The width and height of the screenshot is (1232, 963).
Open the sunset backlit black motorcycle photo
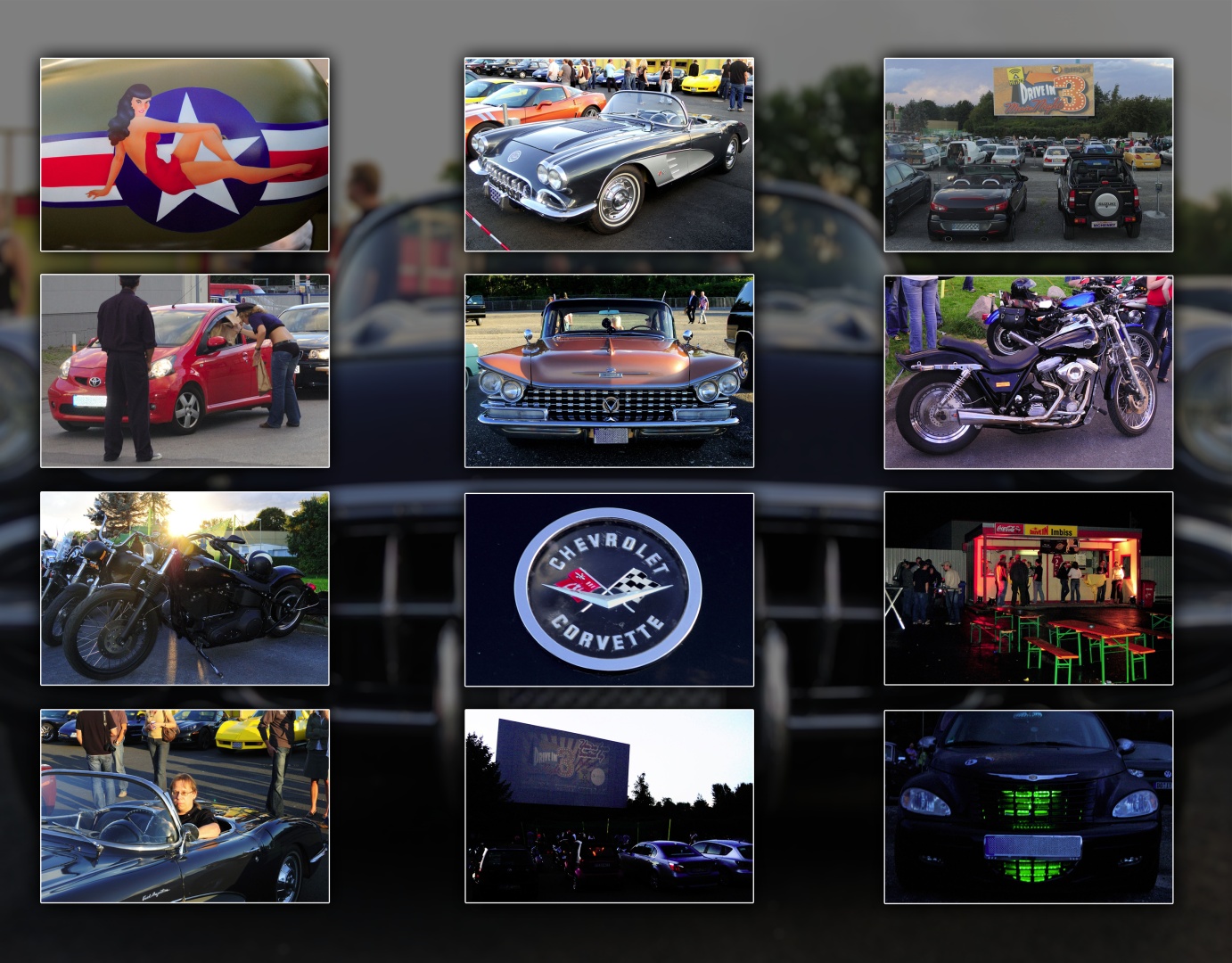tap(185, 588)
